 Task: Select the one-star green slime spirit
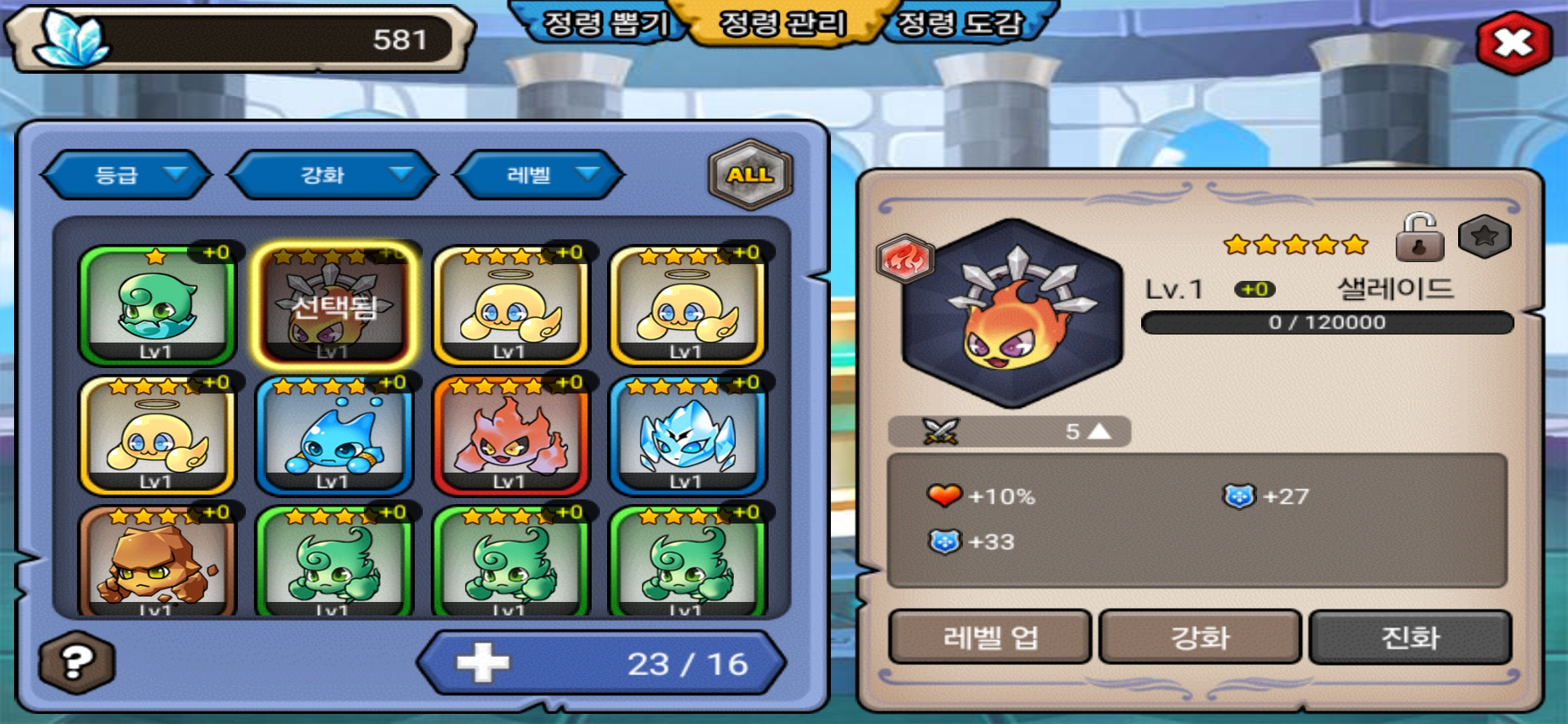point(157,305)
